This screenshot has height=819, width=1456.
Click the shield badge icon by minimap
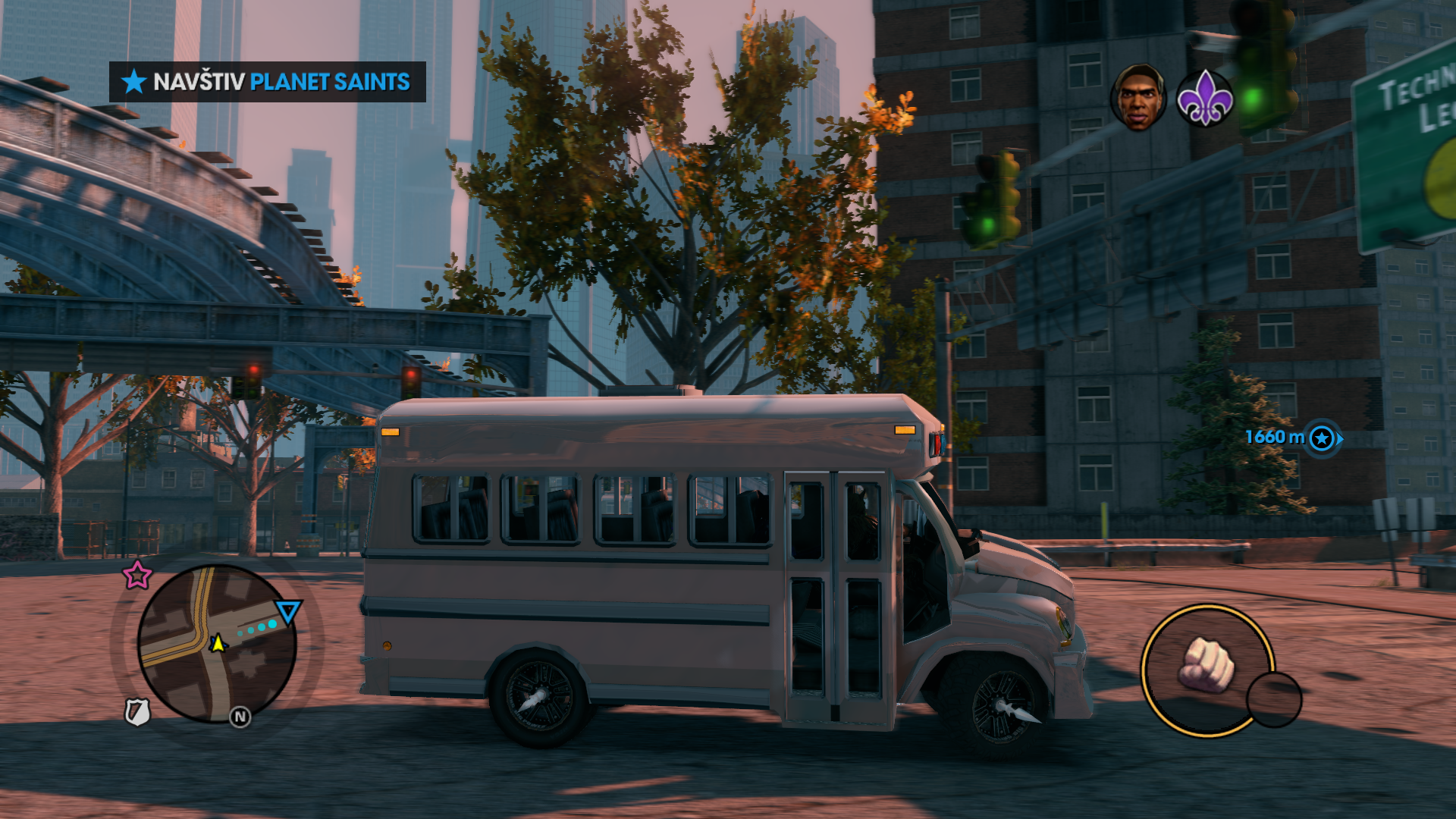coord(137,712)
